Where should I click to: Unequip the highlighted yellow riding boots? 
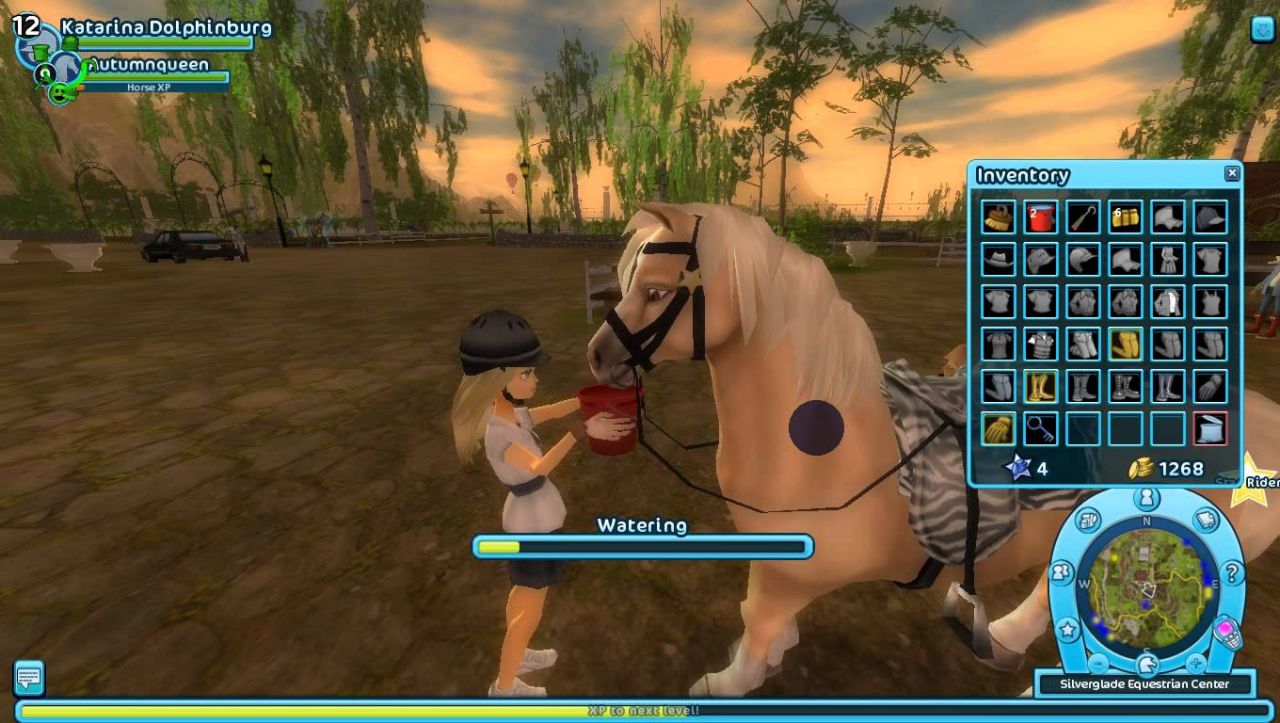coord(1039,385)
